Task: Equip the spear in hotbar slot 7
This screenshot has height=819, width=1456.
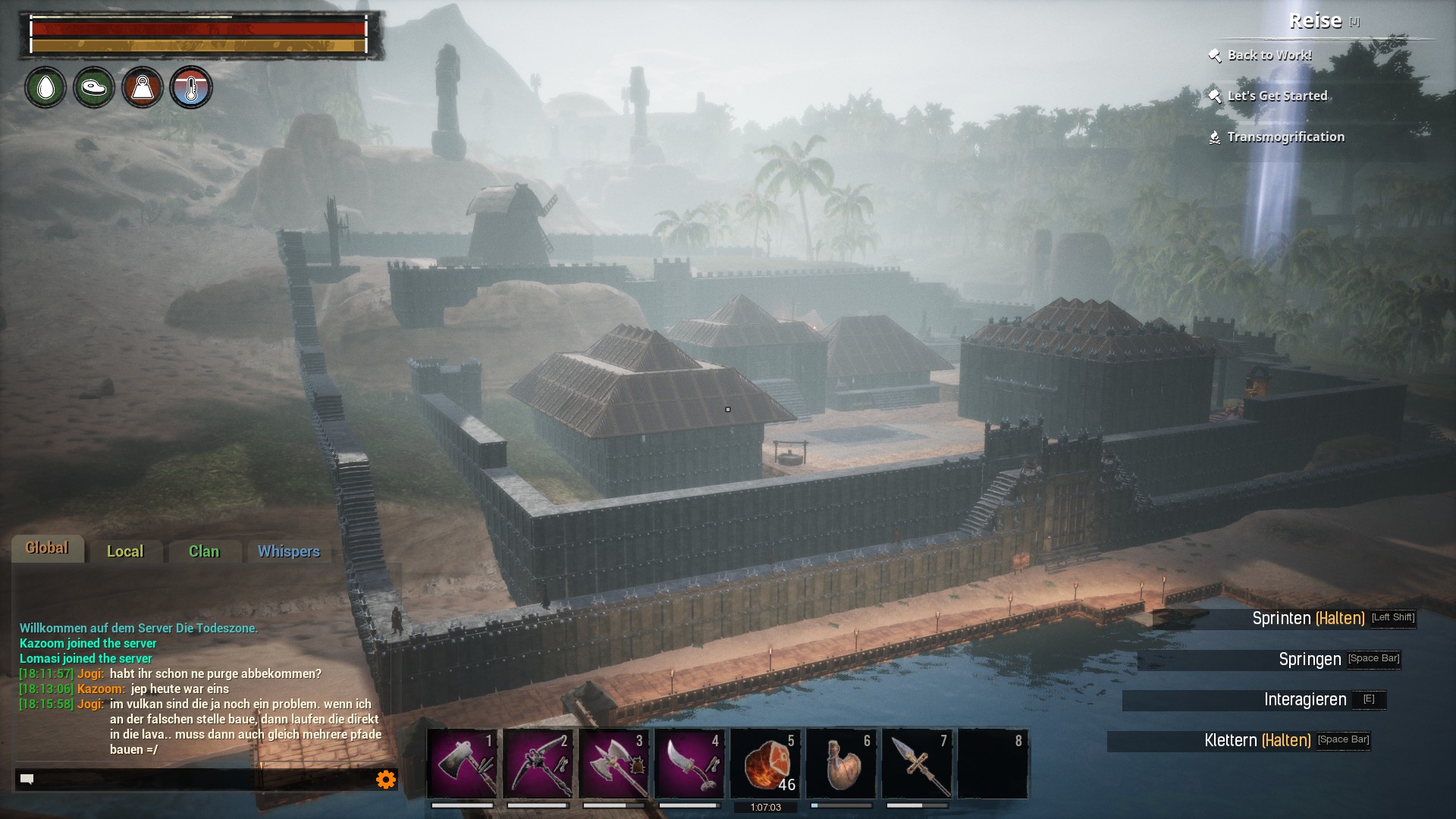Action: [x=917, y=764]
